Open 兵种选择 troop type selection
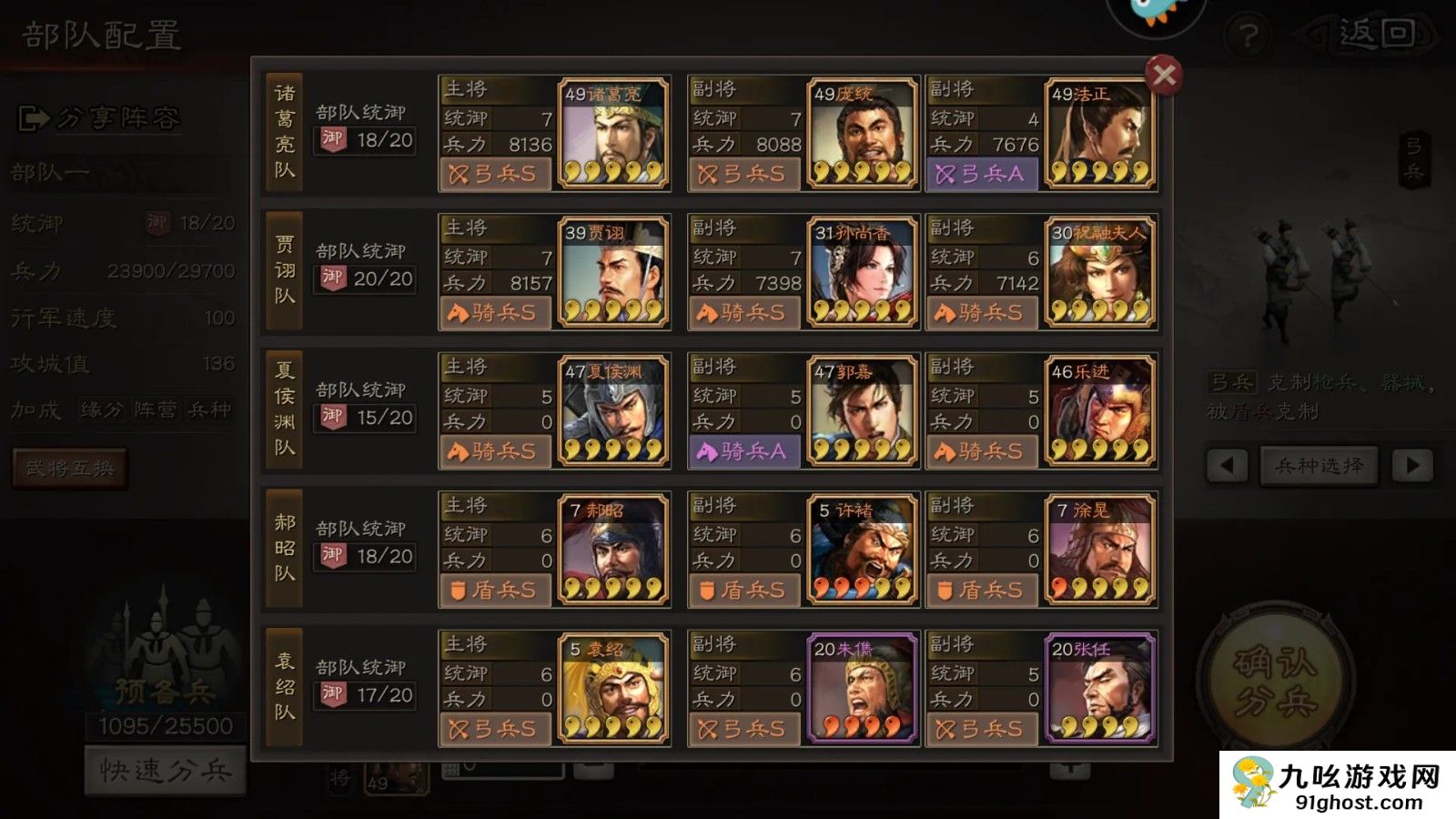The image size is (1456, 819). (x=1319, y=466)
